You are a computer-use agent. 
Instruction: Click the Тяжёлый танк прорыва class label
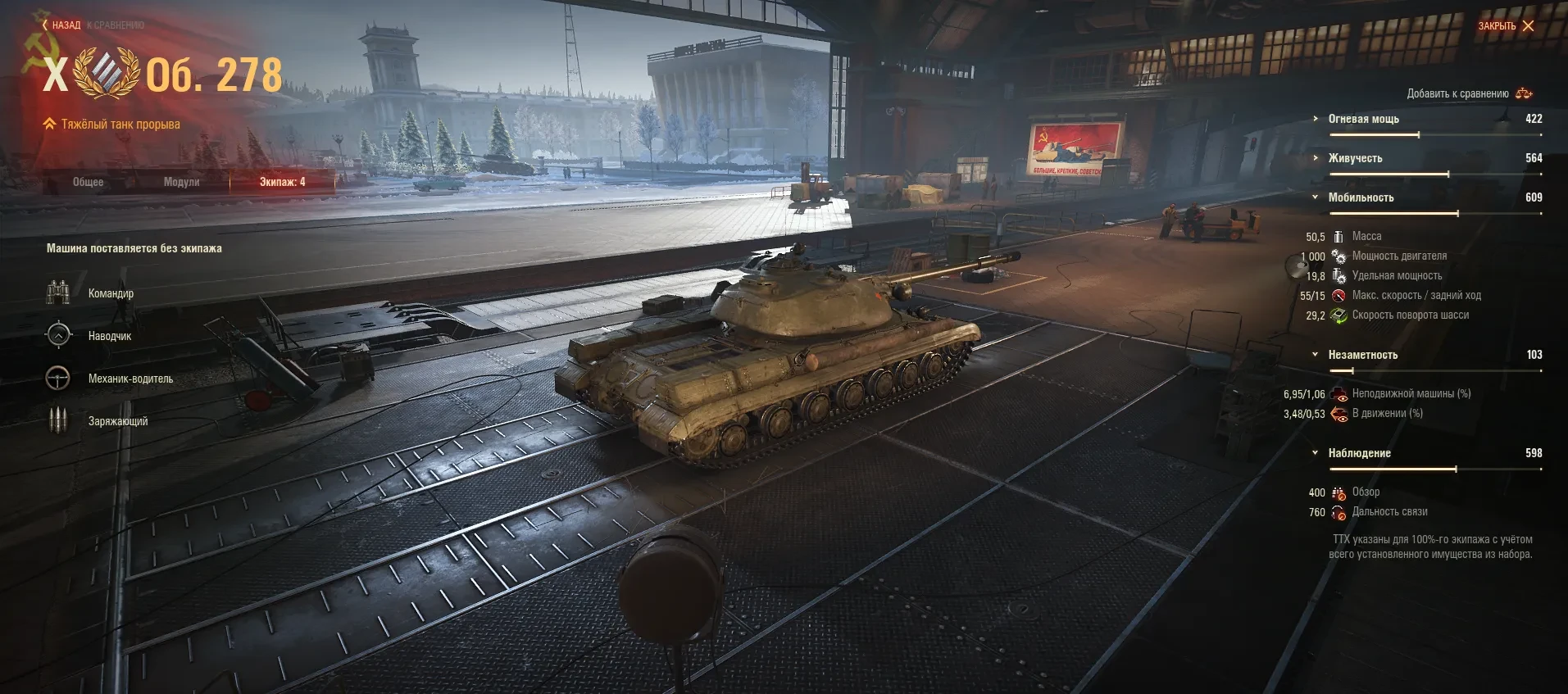[120, 125]
